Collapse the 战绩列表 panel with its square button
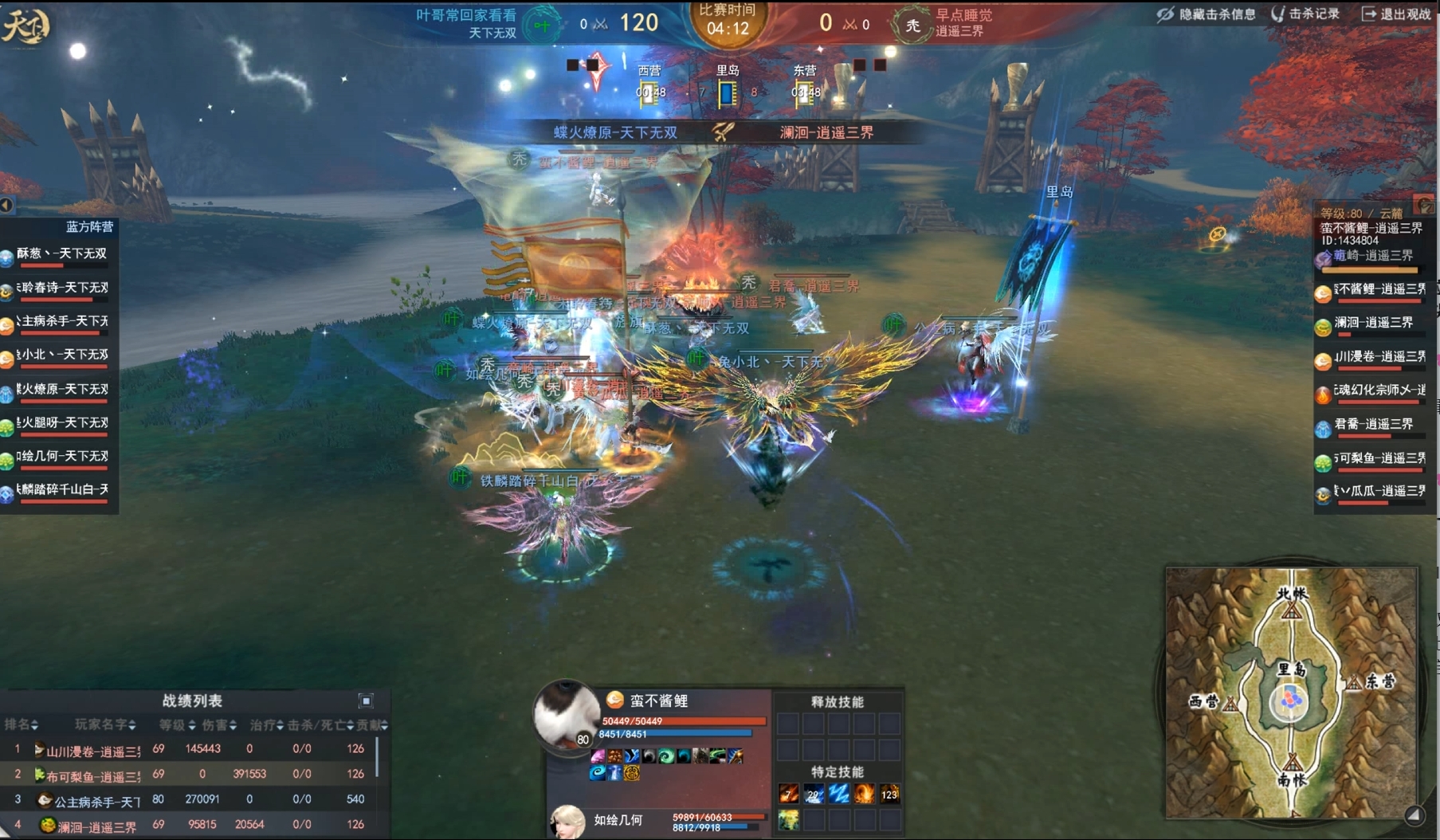This screenshot has height=840, width=1440. tap(366, 701)
